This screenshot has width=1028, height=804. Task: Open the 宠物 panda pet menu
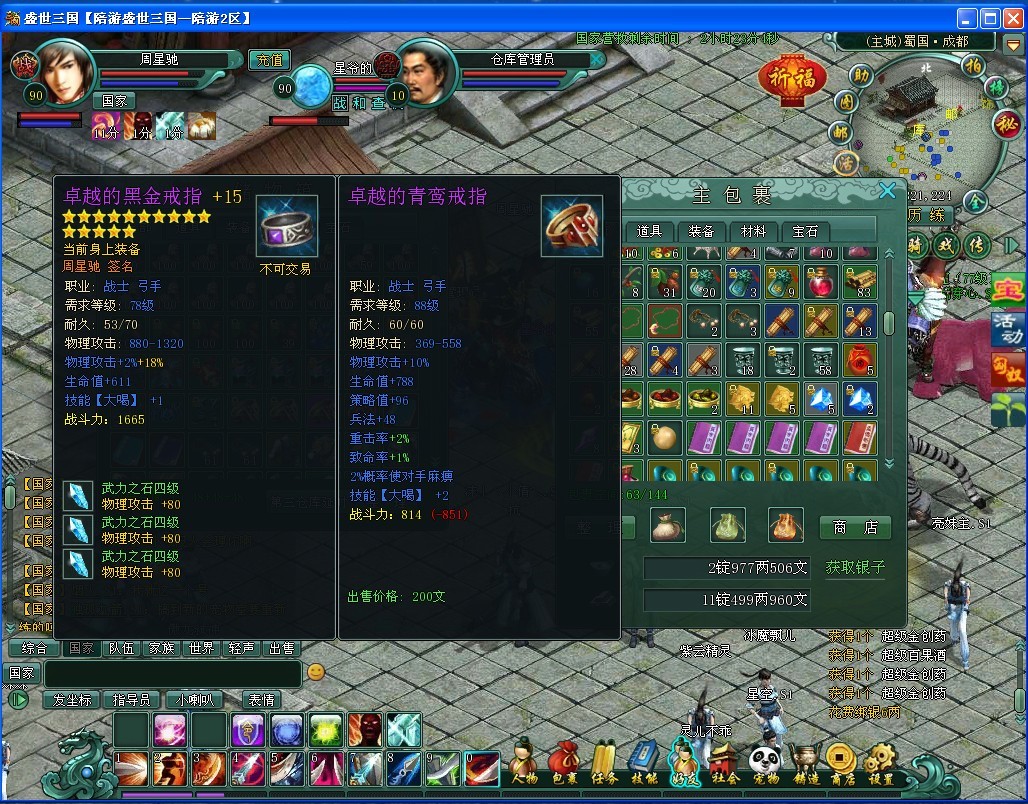click(x=765, y=764)
